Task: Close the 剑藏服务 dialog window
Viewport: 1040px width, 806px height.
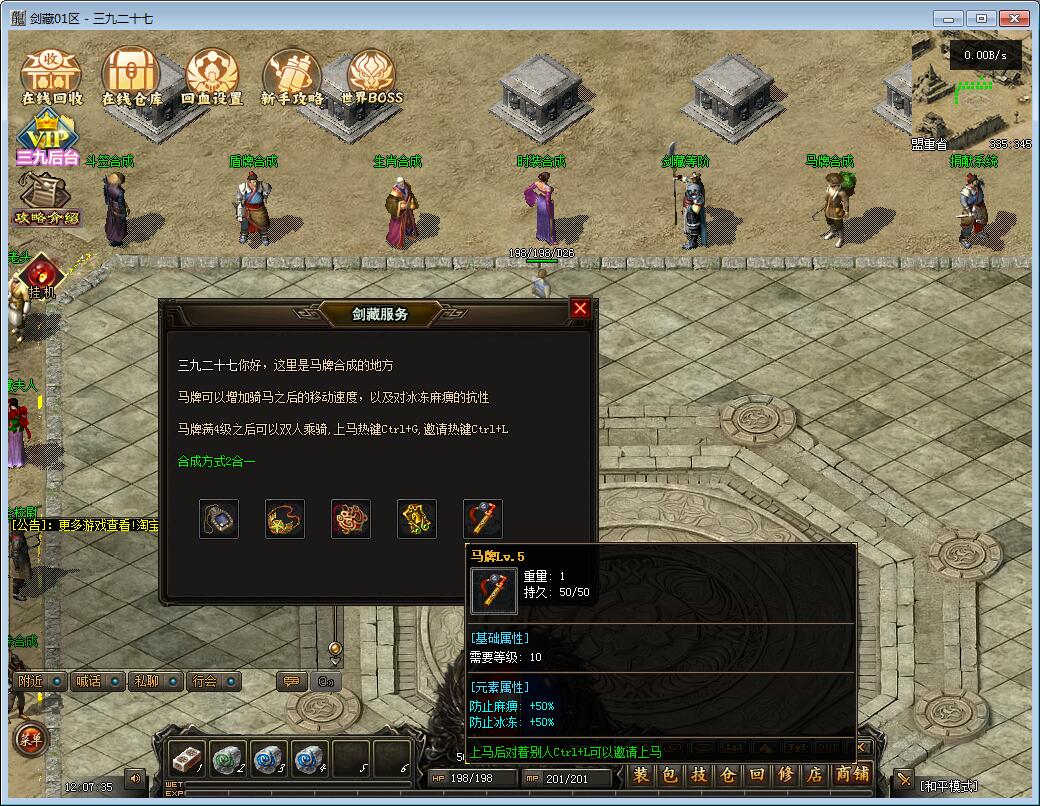Action: (580, 309)
